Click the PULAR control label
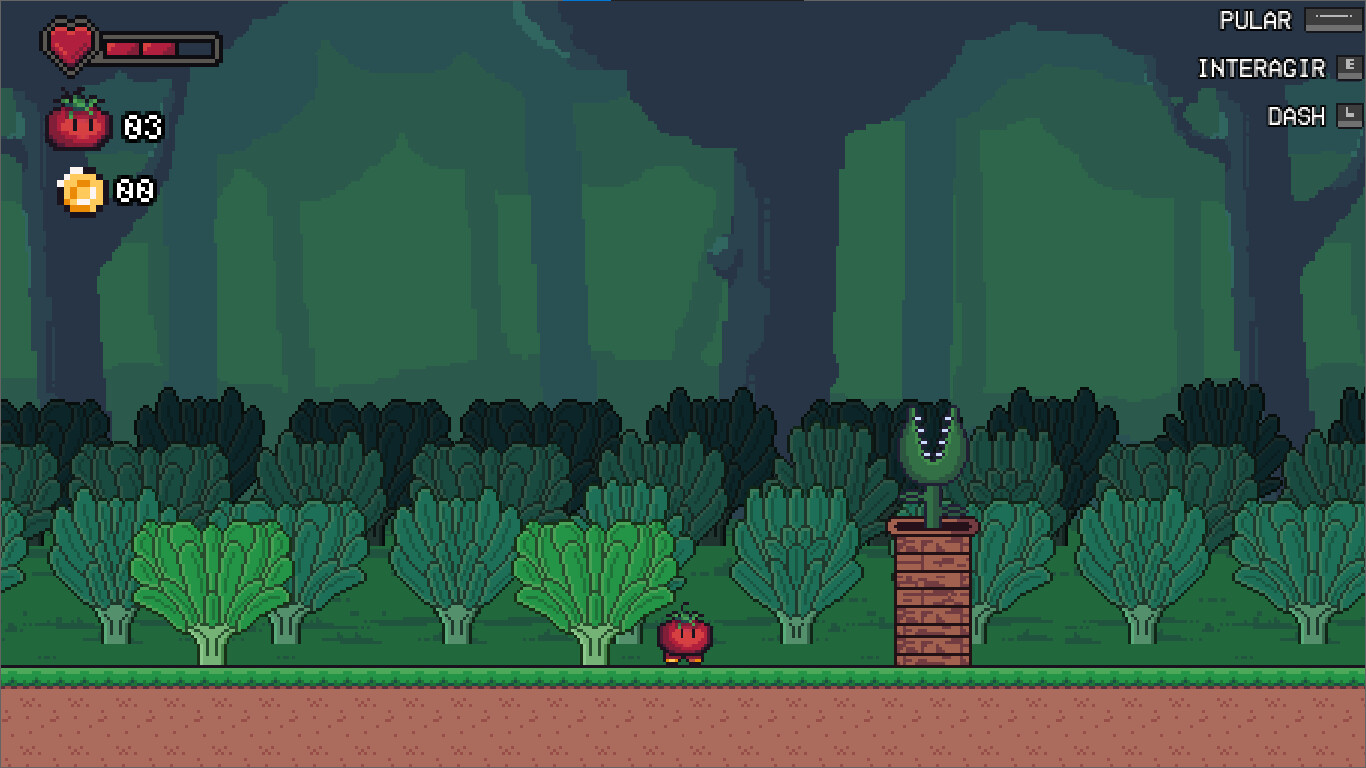The image size is (1366, 768). point(1256,20)
